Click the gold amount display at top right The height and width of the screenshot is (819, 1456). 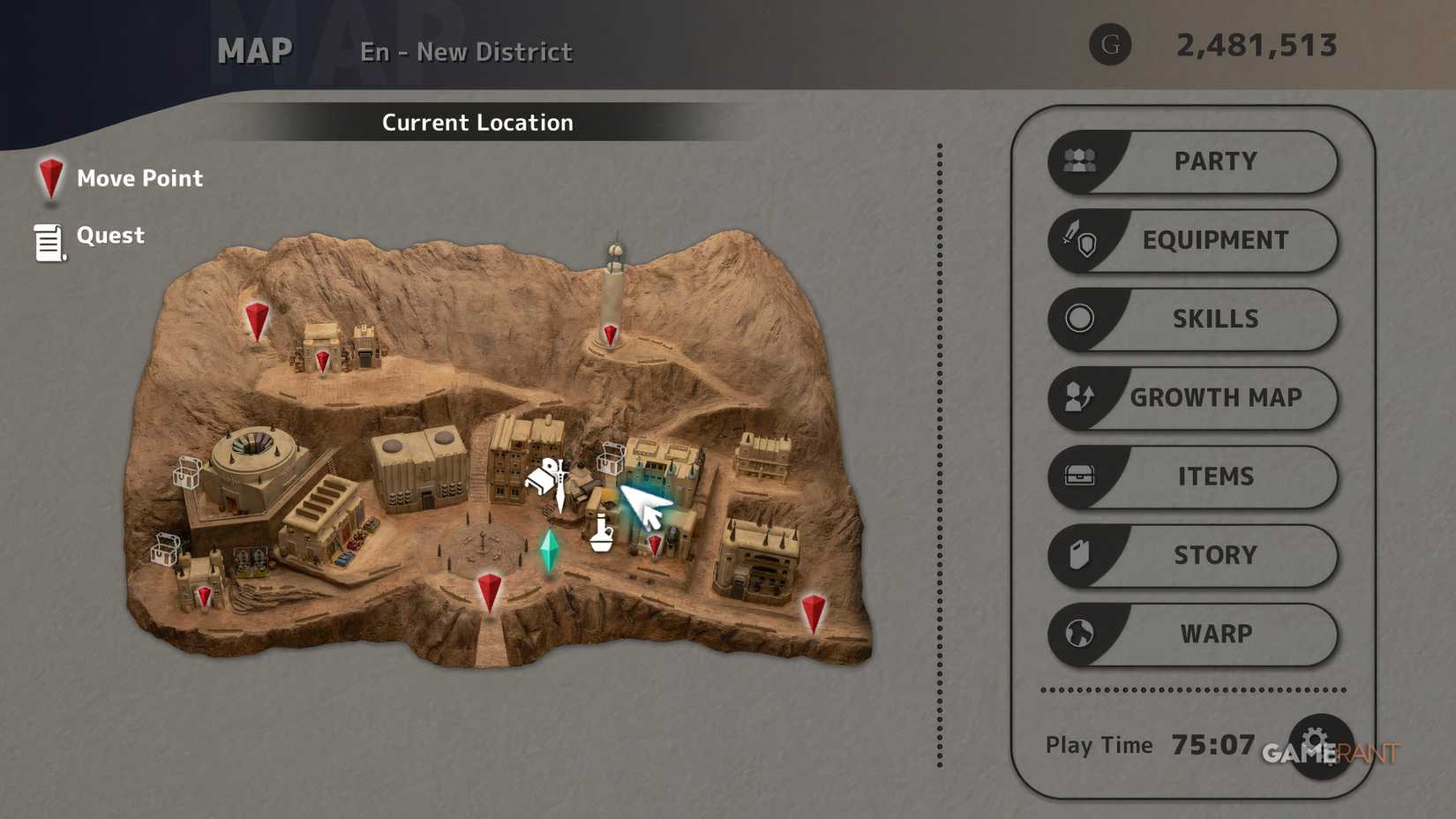(x=1257, y=45)
